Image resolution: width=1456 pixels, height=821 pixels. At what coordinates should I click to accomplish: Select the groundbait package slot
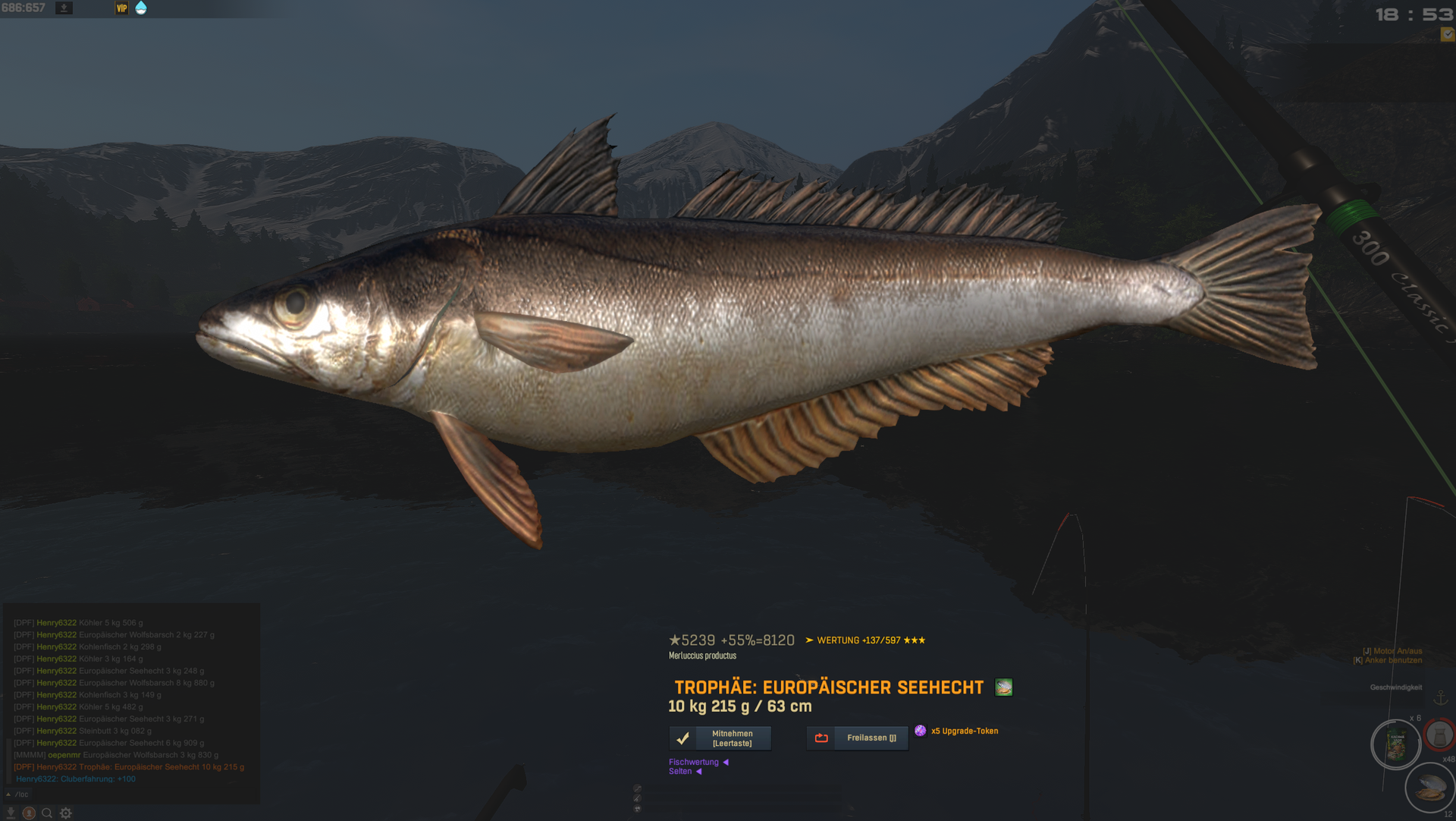1395,745
